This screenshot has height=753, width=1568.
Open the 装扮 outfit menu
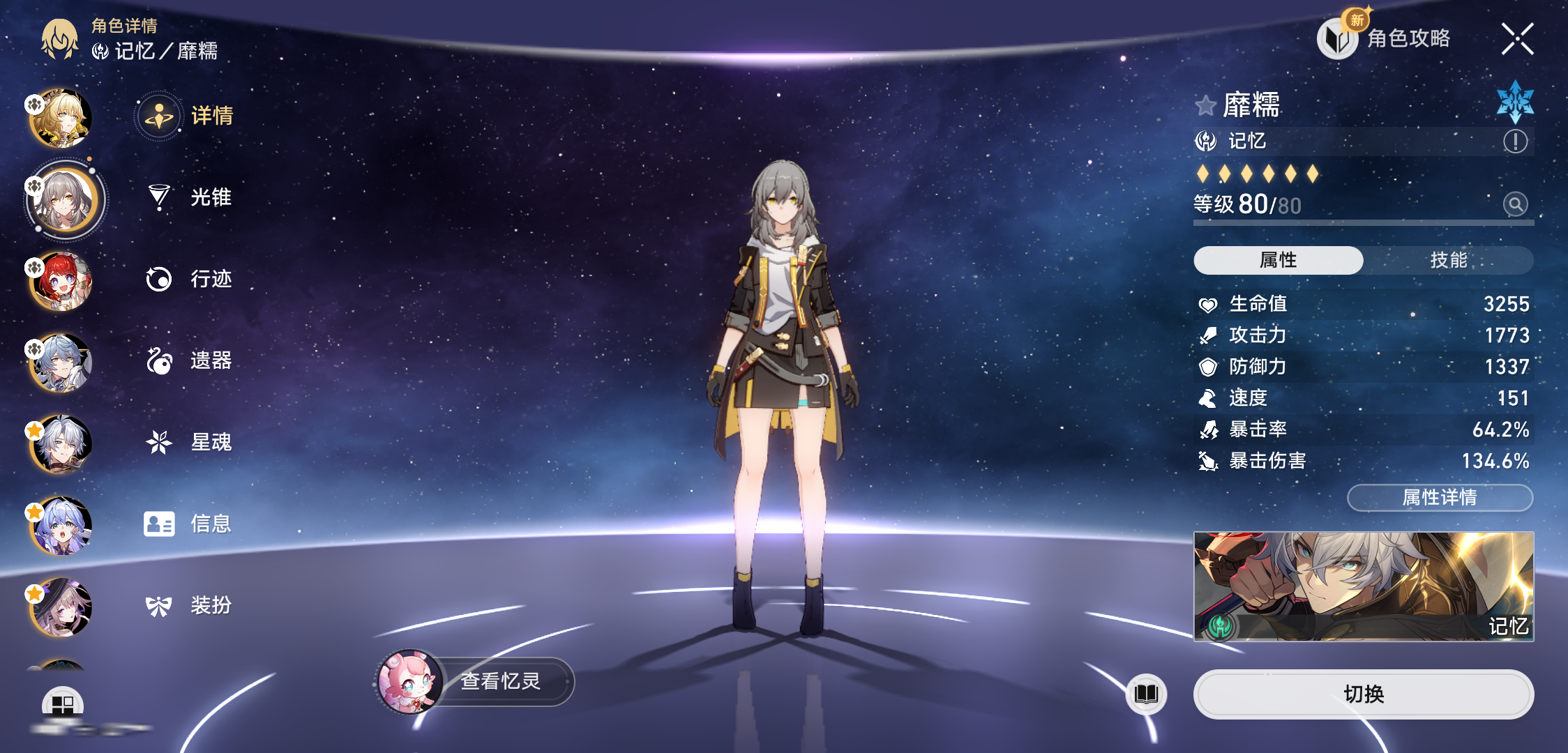[x=190, y=605]
